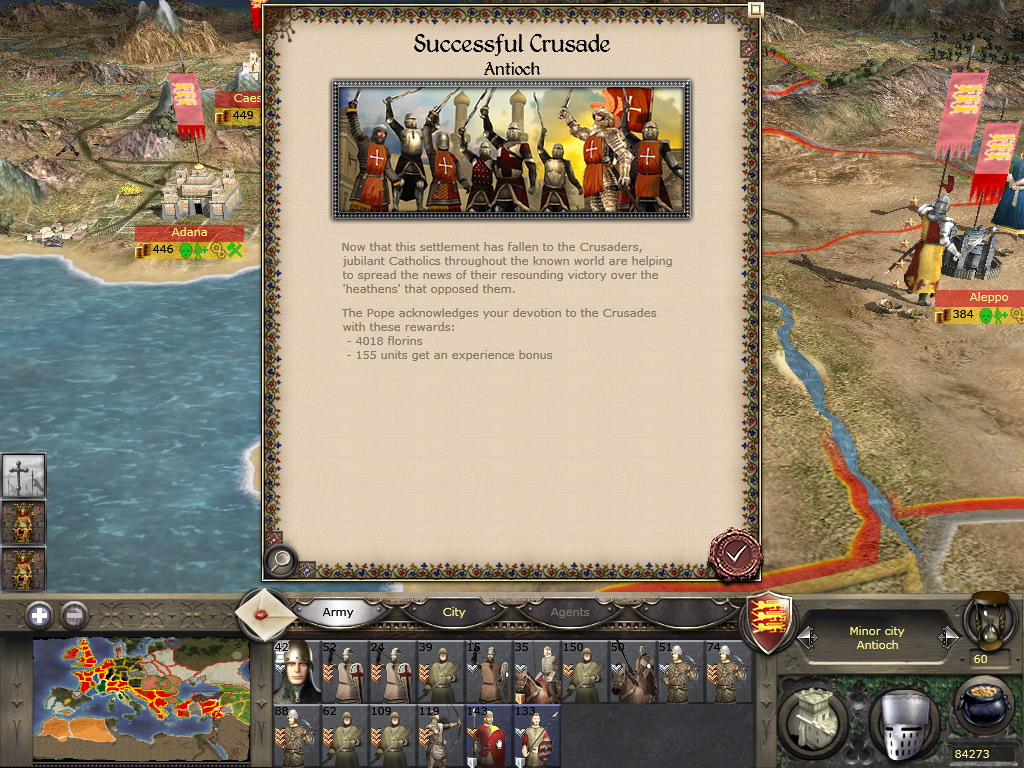The height and width of the screenshot is (768, 1024).
Task: Open the sealed envelope messages button
Action: [x=265, y=614]
